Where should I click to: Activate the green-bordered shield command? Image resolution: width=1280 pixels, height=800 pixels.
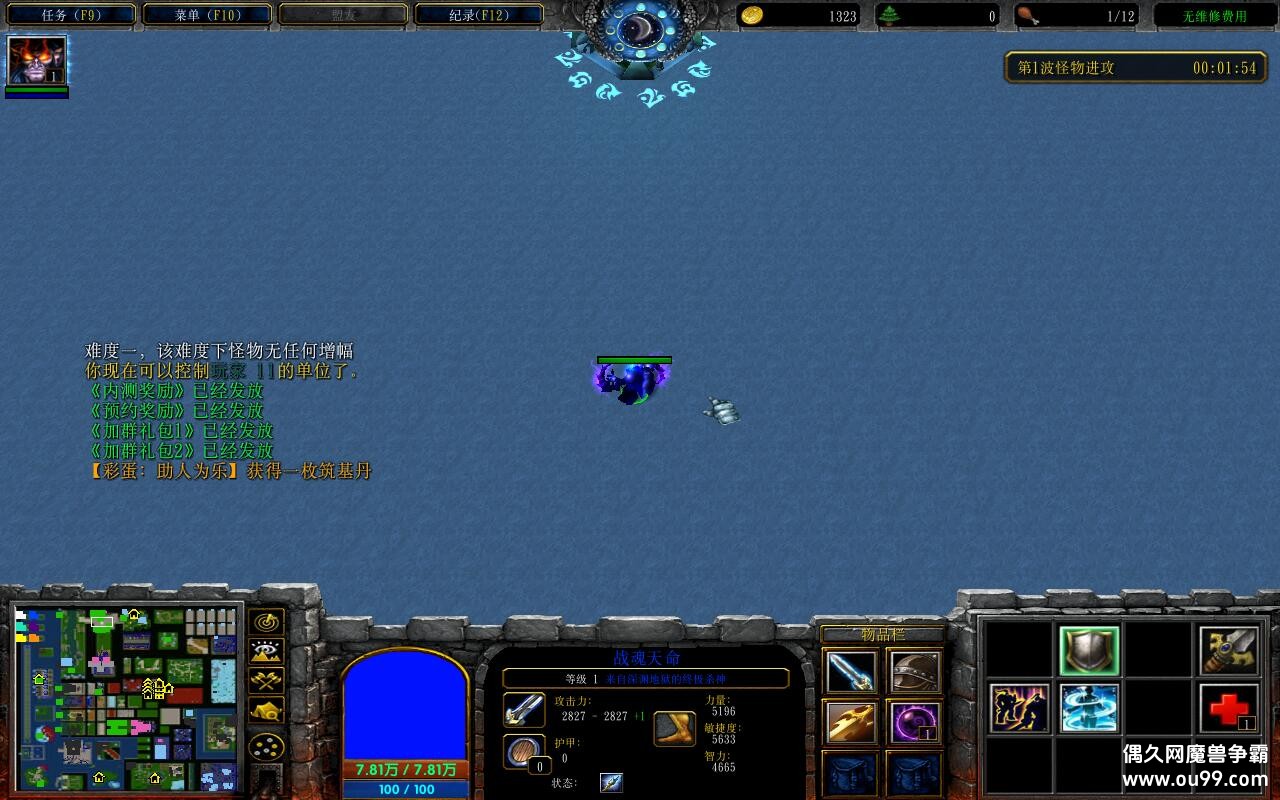1089,651
